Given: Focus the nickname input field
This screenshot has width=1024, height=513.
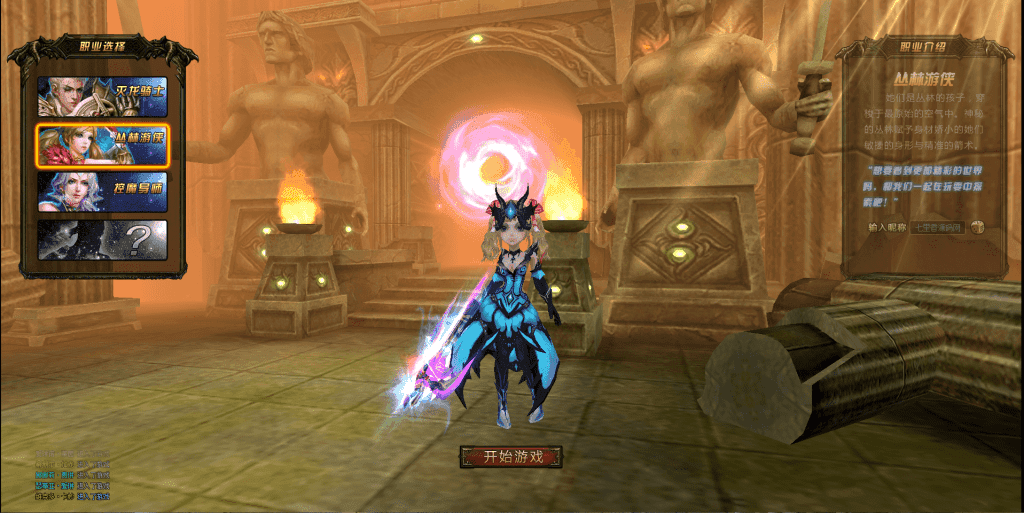Looking at the screenshot, I should [x=938, y=227].
